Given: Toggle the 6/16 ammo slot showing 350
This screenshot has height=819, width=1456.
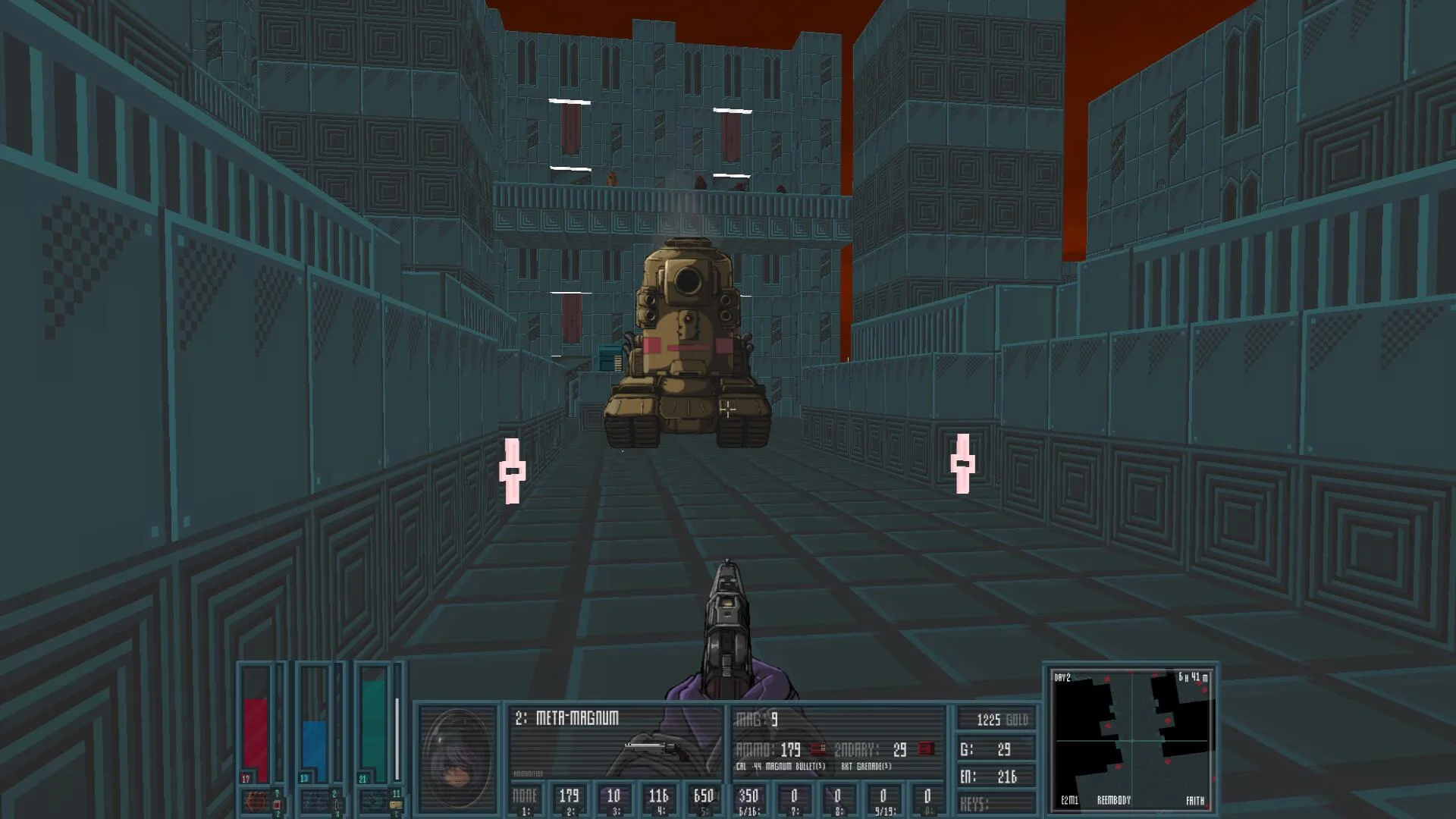Looking at the screenshot, I should point(747,795).
